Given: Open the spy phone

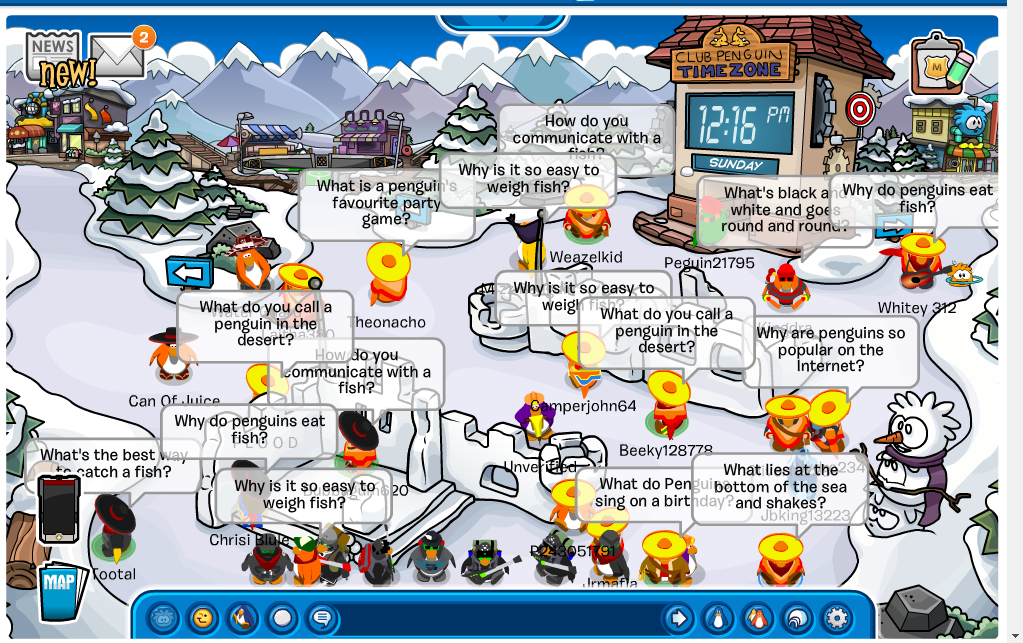Looking at the screenshot, I should click(59, 508).
